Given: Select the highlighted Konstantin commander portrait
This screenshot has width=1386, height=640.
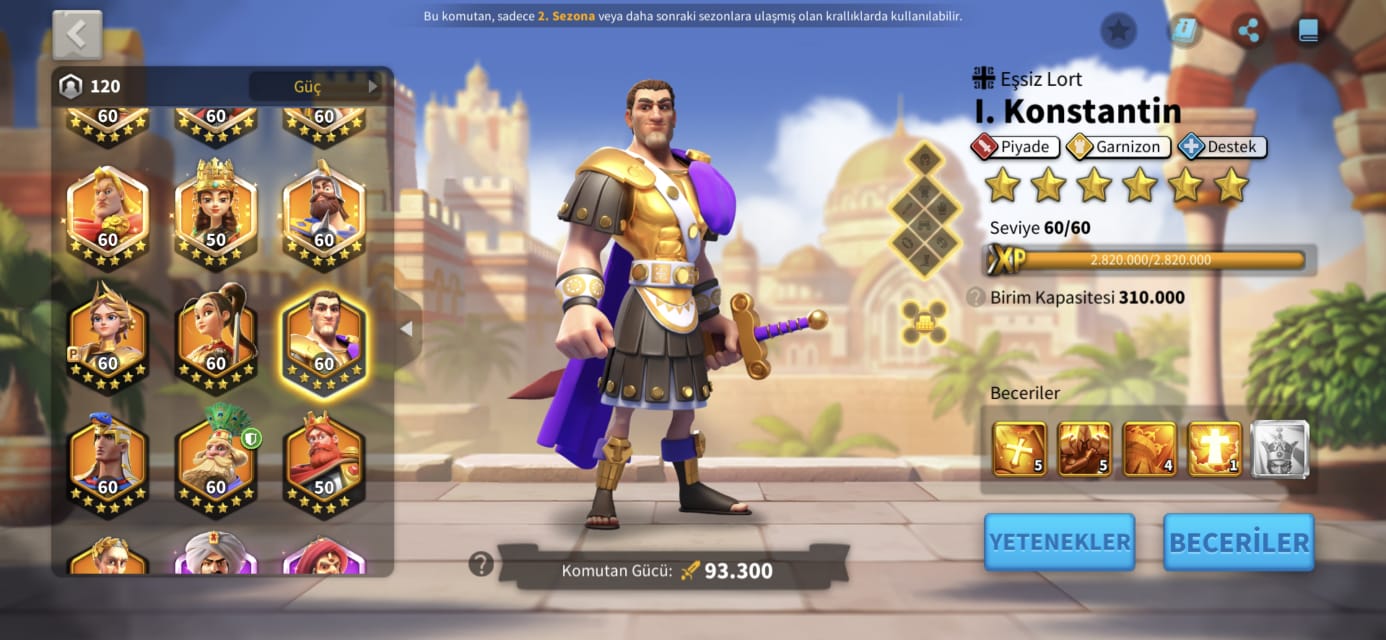Looking at the screenshot, I should click(x=324, y=342).
